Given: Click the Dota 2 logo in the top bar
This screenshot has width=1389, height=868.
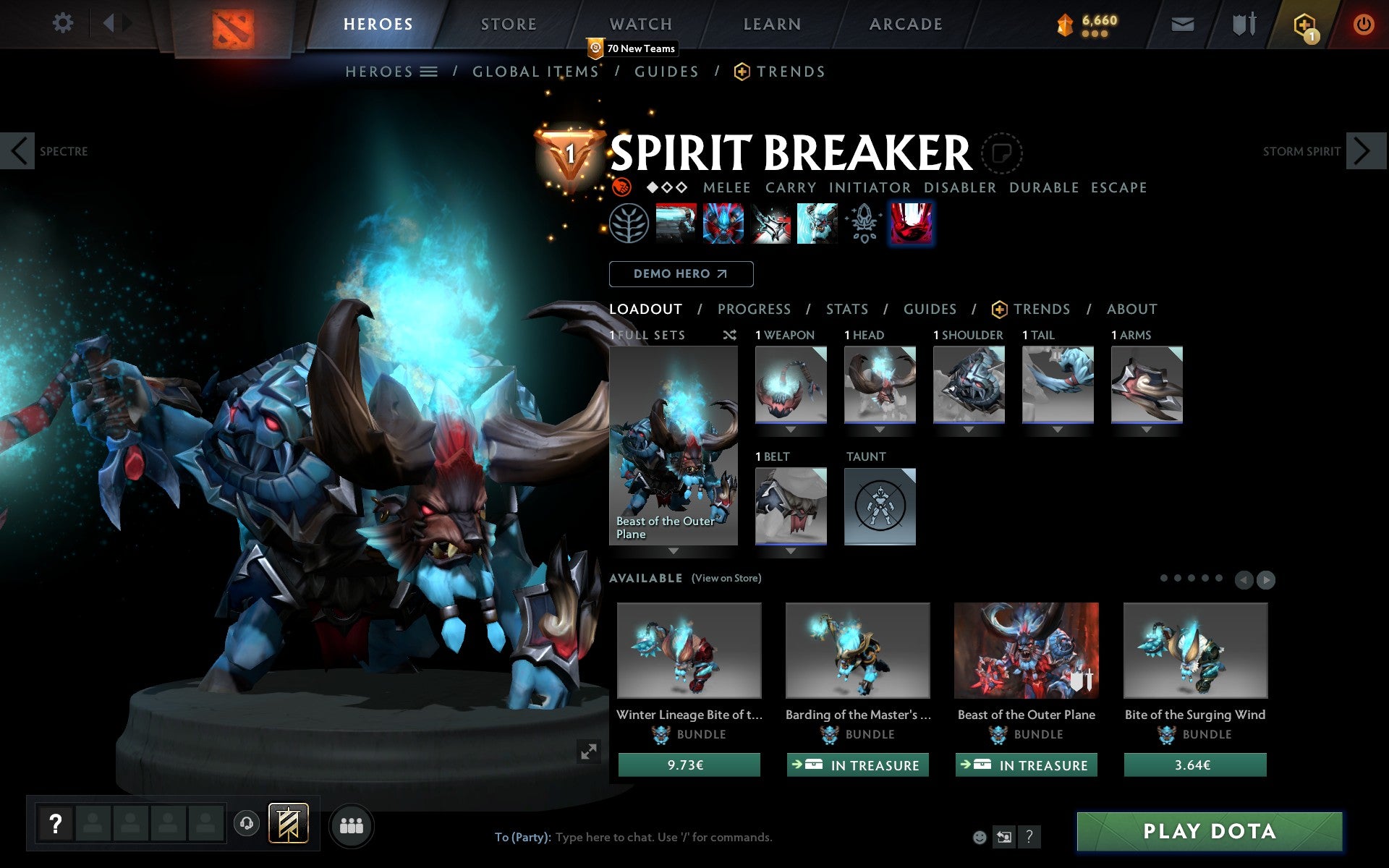Looking at the screenshot, I should pos(232,23).
